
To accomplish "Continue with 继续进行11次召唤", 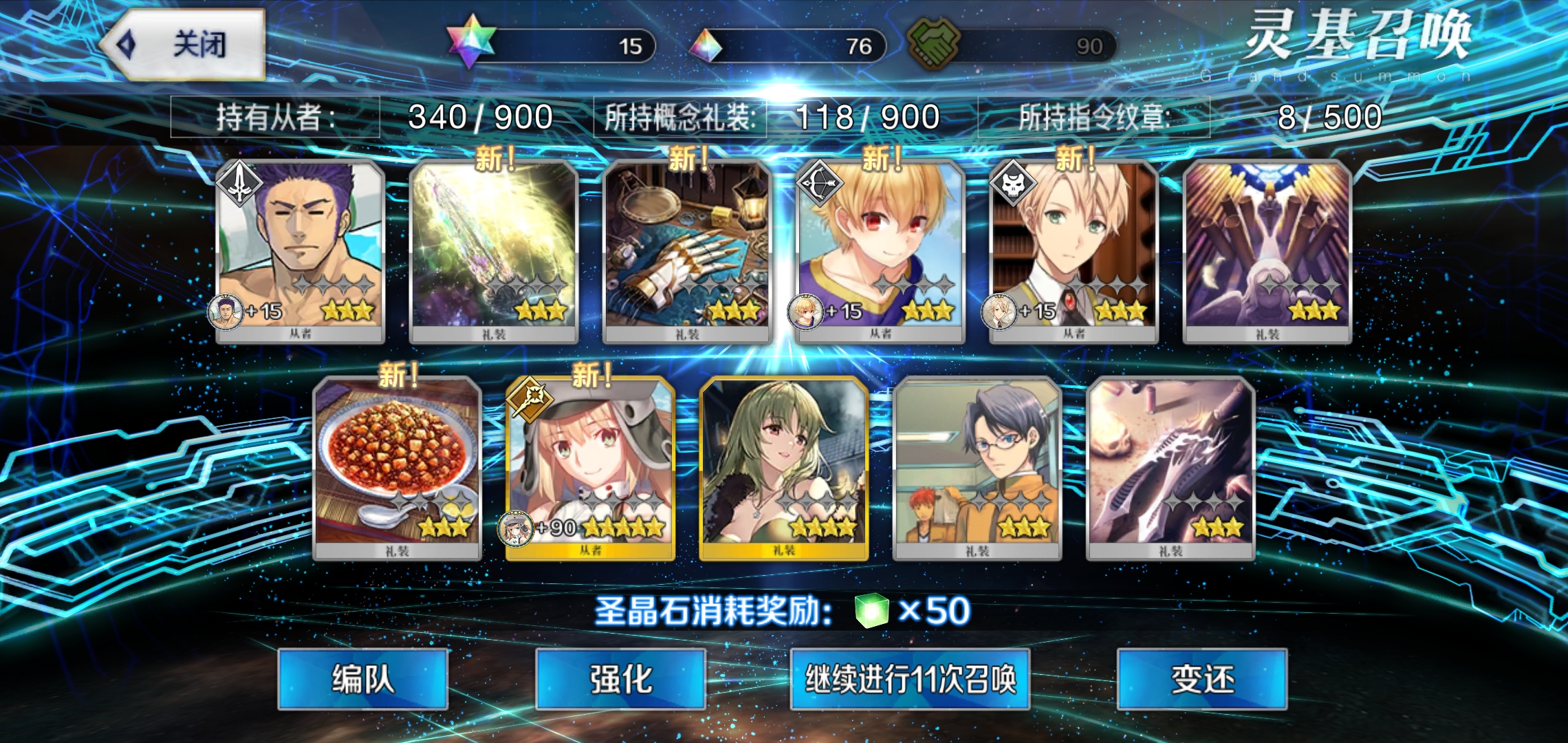I will coord(910,679).
